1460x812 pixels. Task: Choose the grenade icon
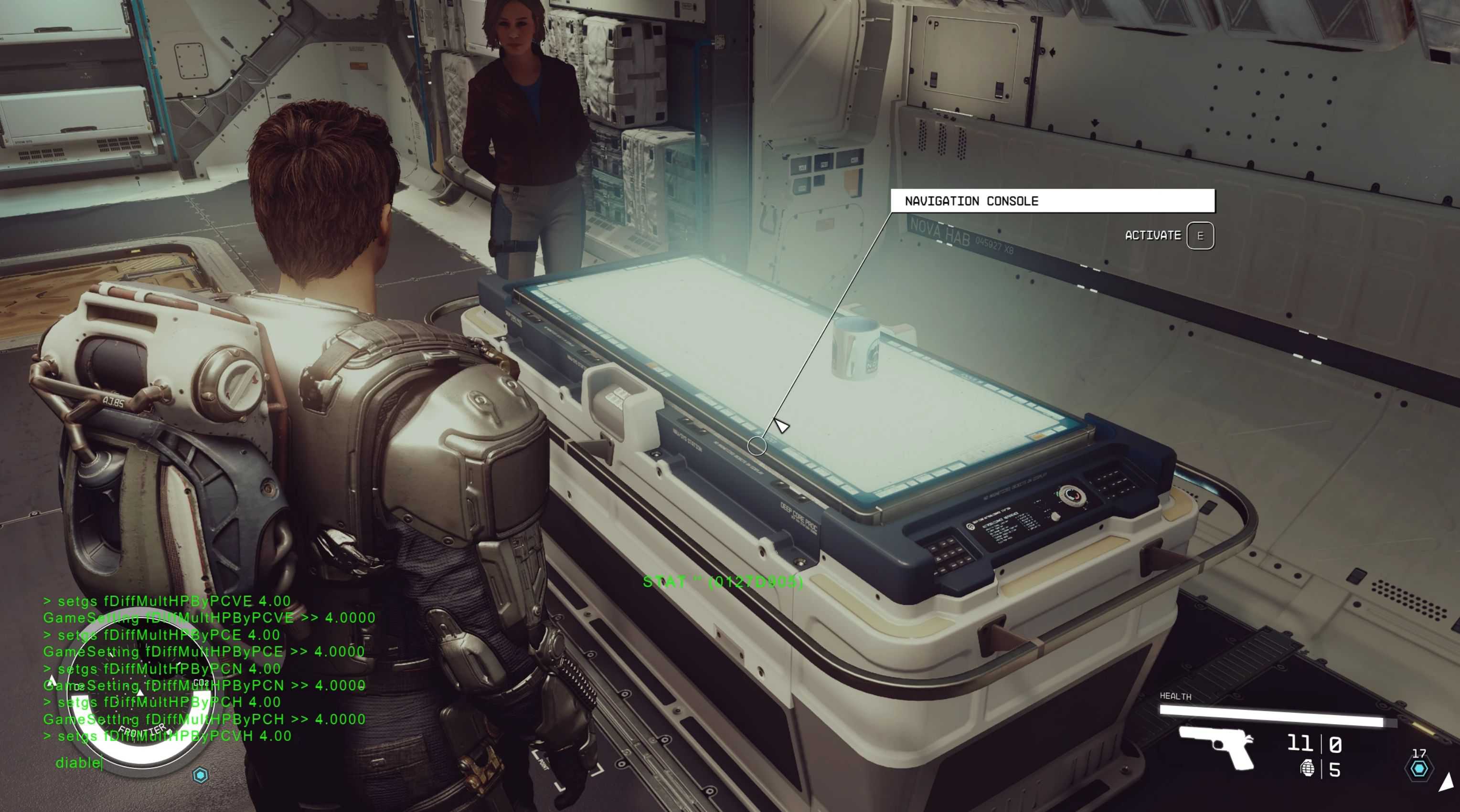coord(1307,769)
